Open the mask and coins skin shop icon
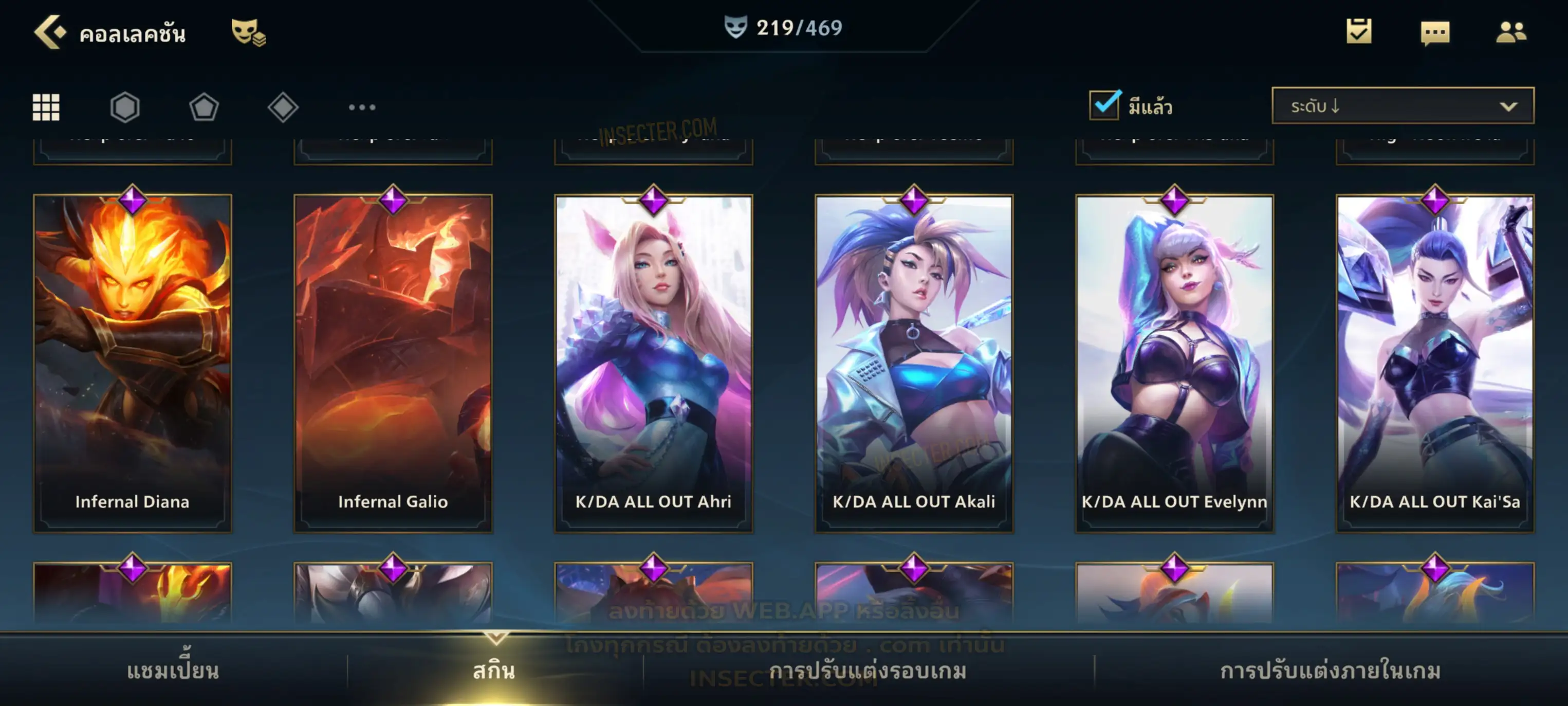1568x706 pixels. click(x=248, y=32)
